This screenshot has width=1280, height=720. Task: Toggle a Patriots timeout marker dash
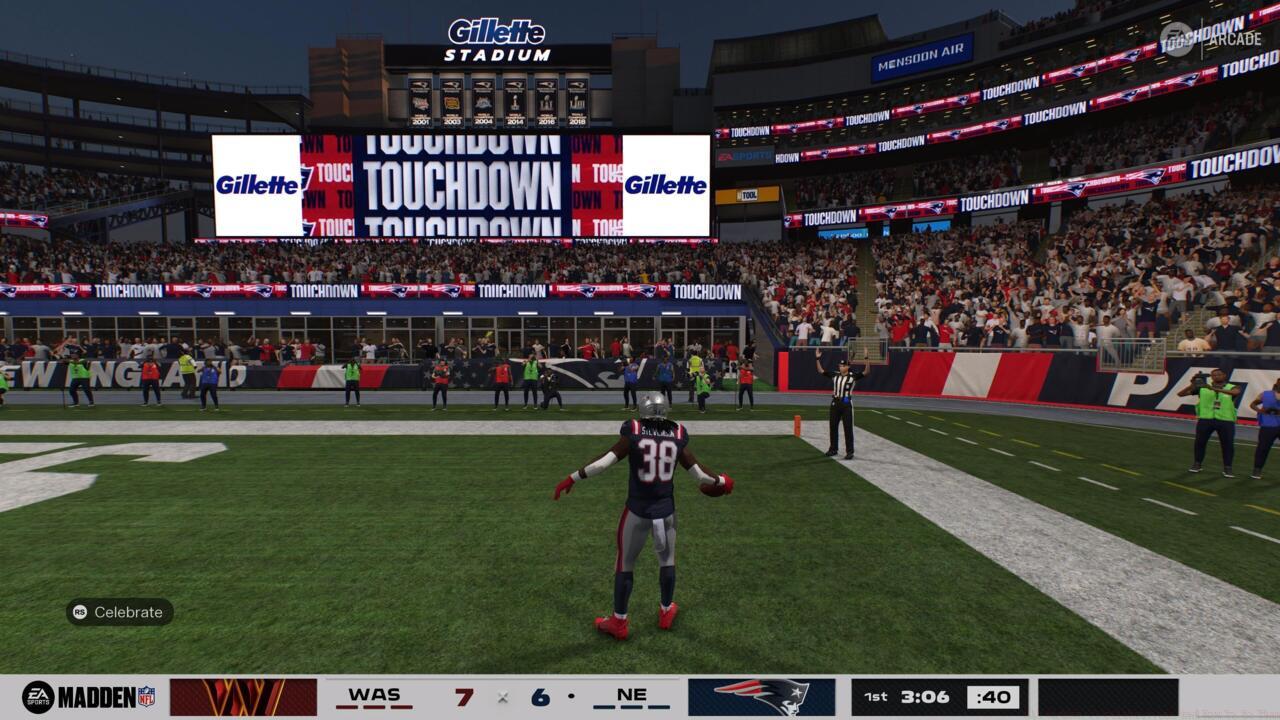630,706
